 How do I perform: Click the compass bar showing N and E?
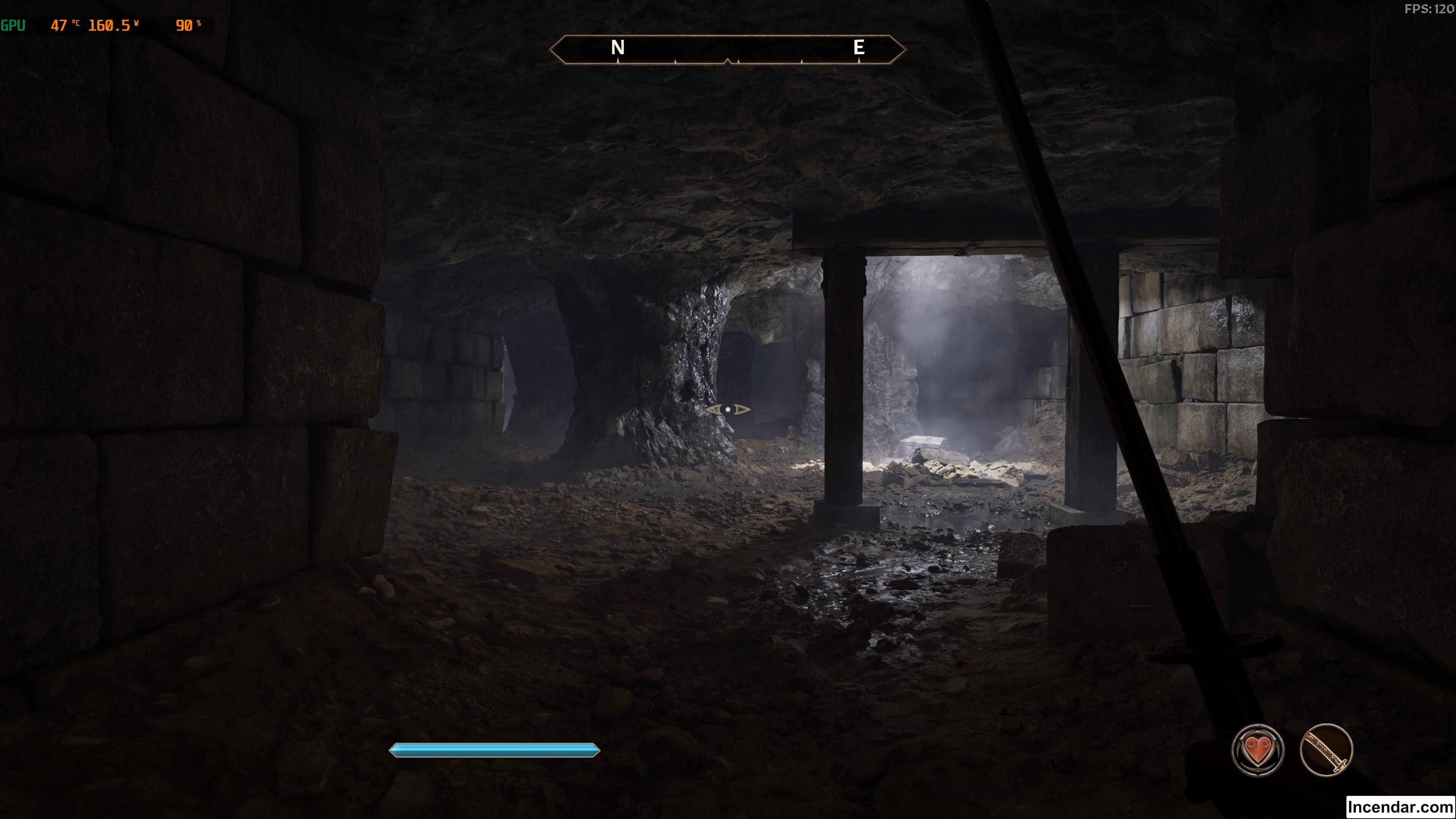[x=728, y=49]
